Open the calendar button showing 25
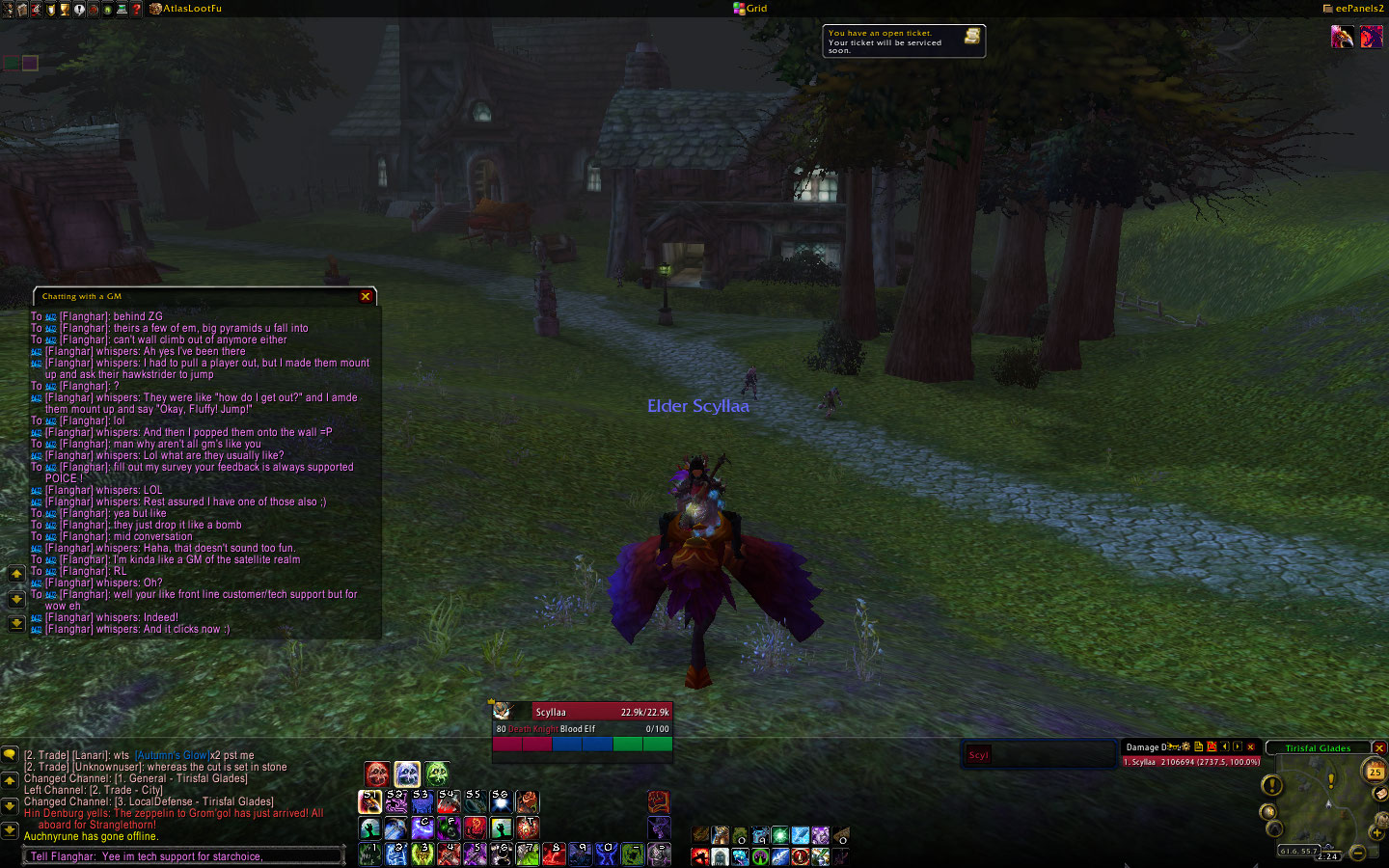 point(1375,771)
